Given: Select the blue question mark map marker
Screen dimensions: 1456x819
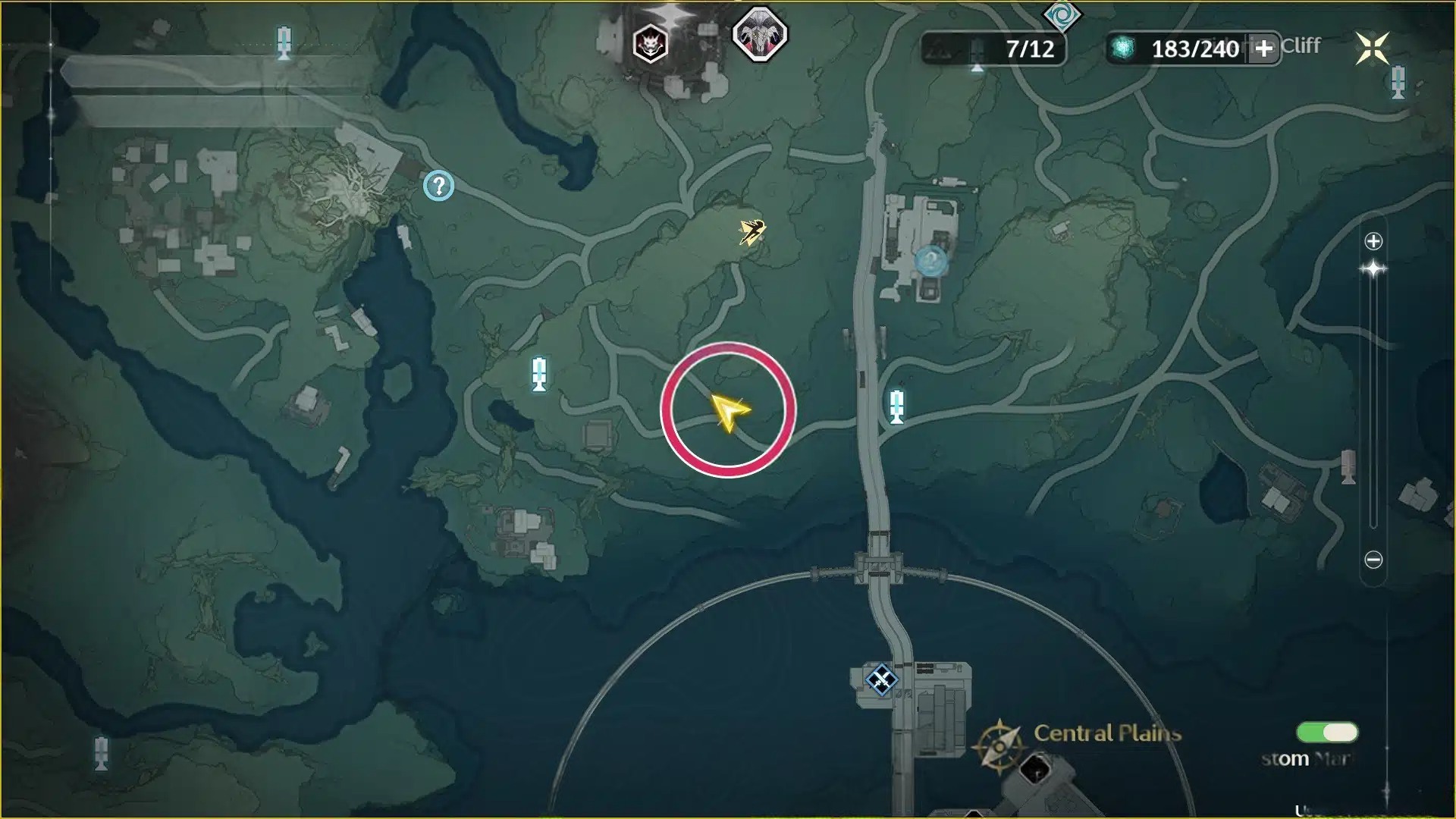Looking at the screenshot, I should pos(438,185).
